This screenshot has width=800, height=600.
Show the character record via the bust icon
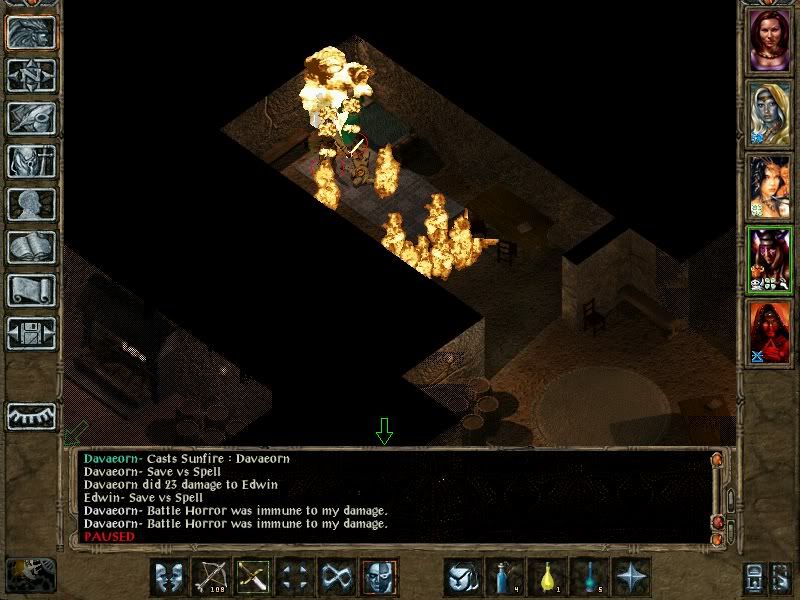[31, 204]
